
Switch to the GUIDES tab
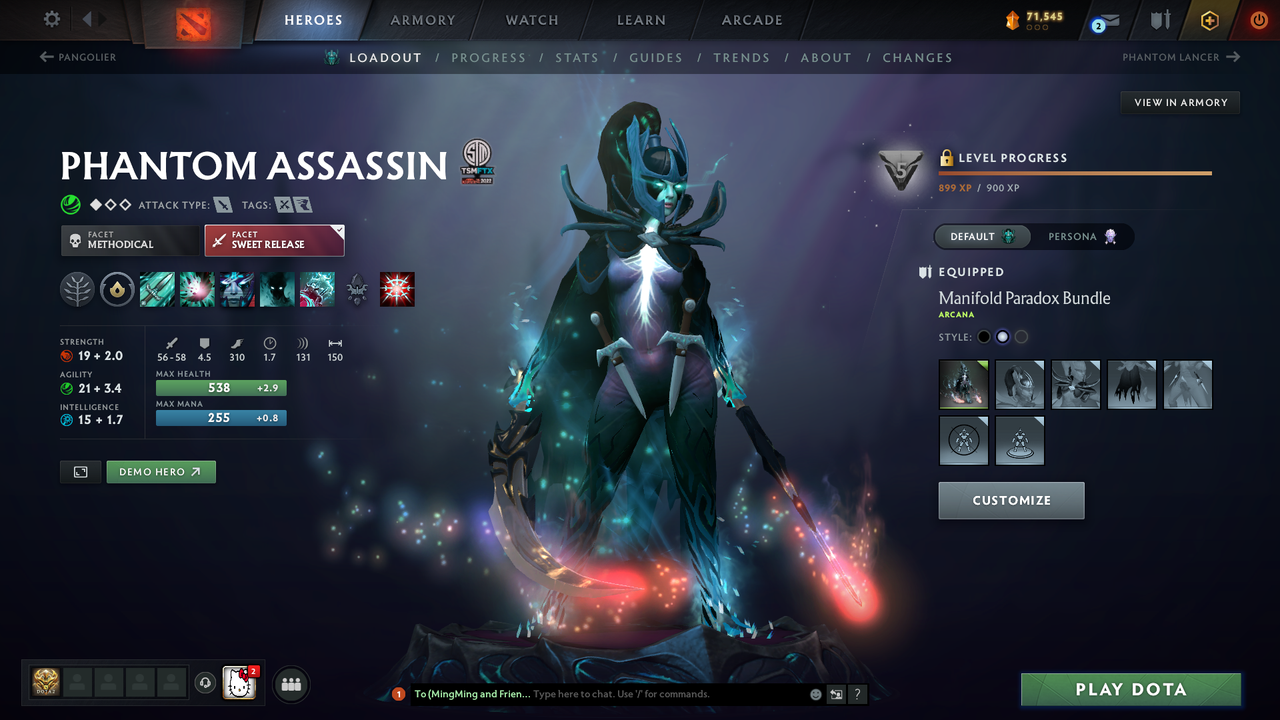(656, 57)
